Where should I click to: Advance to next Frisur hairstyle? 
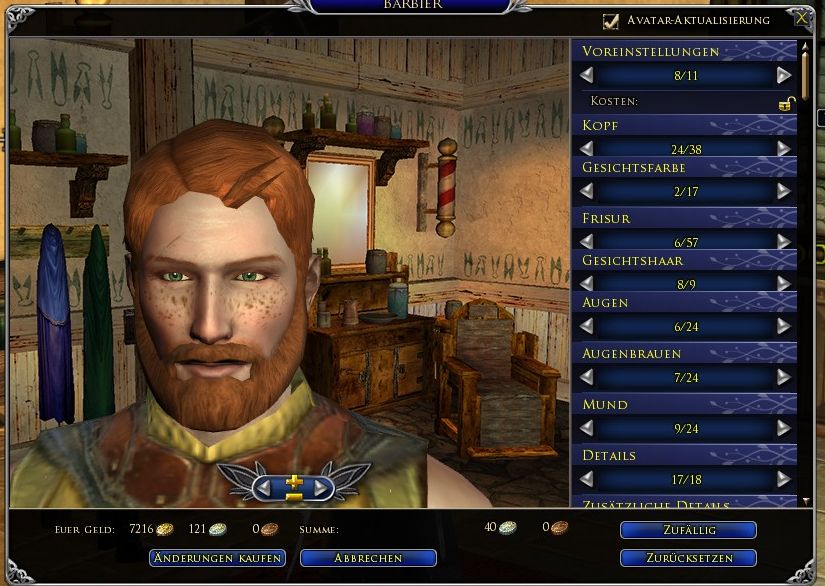[x=784, y=241]
